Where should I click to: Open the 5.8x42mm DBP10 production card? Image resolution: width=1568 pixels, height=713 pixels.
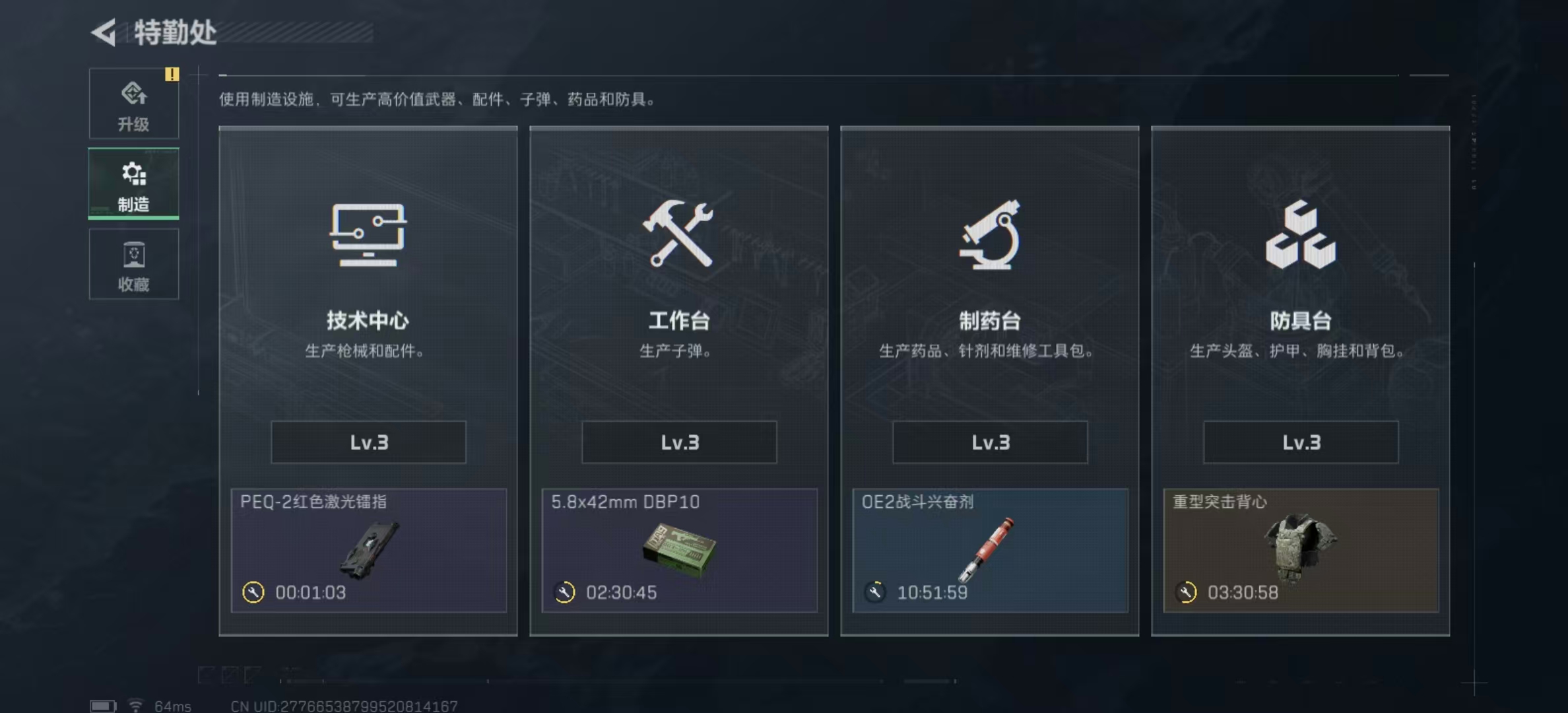point(678,551)
